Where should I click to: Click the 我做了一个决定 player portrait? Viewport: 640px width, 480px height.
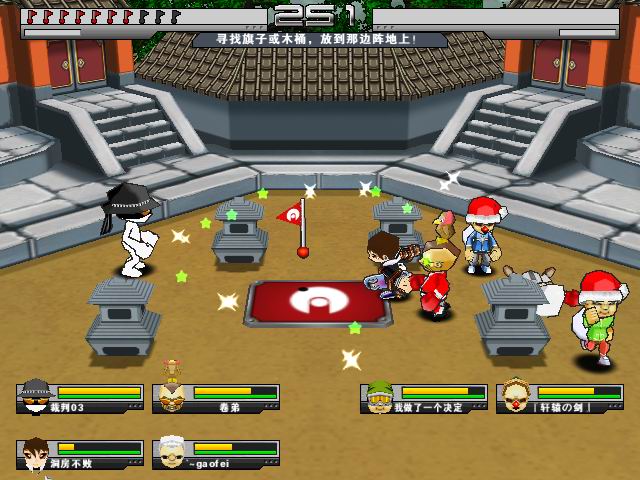pyautogui.click(x=380, y=397)
